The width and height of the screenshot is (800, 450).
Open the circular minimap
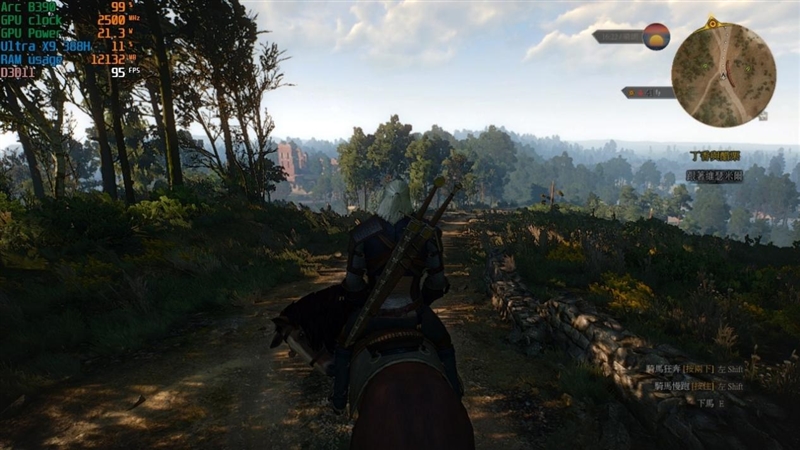723,74
